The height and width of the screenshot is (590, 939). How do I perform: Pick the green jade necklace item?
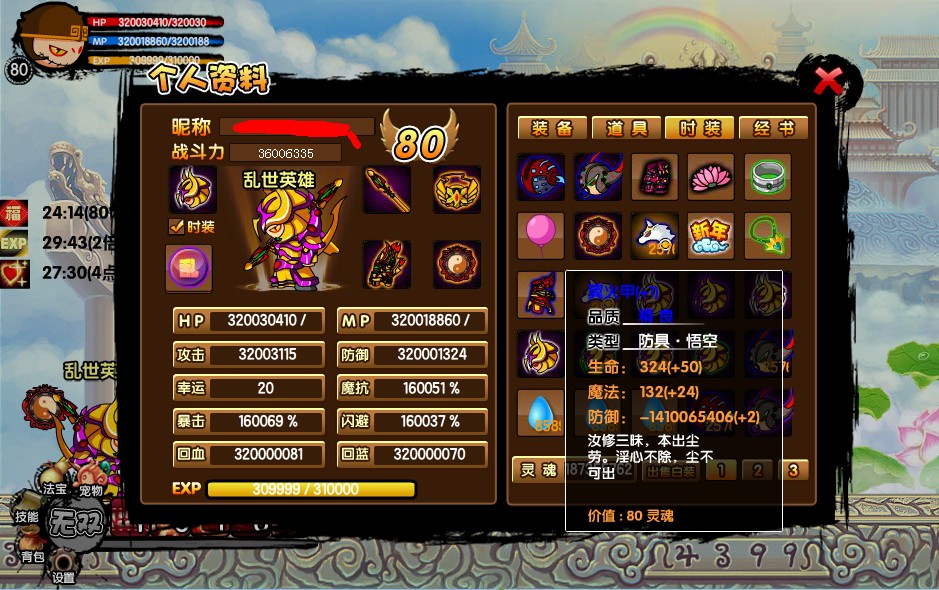coord(768,235)
